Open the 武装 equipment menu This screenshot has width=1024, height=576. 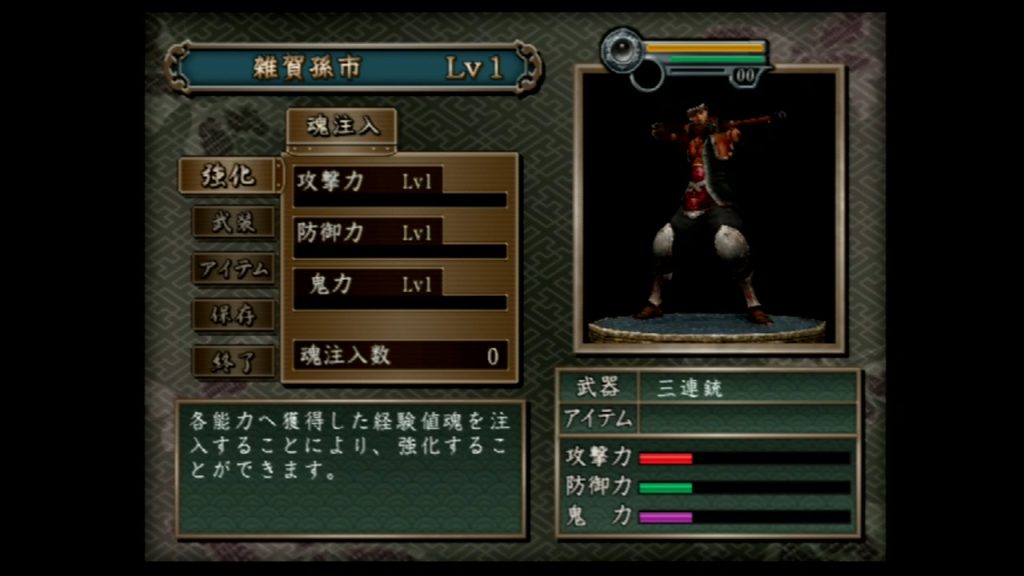click(233, 222)
